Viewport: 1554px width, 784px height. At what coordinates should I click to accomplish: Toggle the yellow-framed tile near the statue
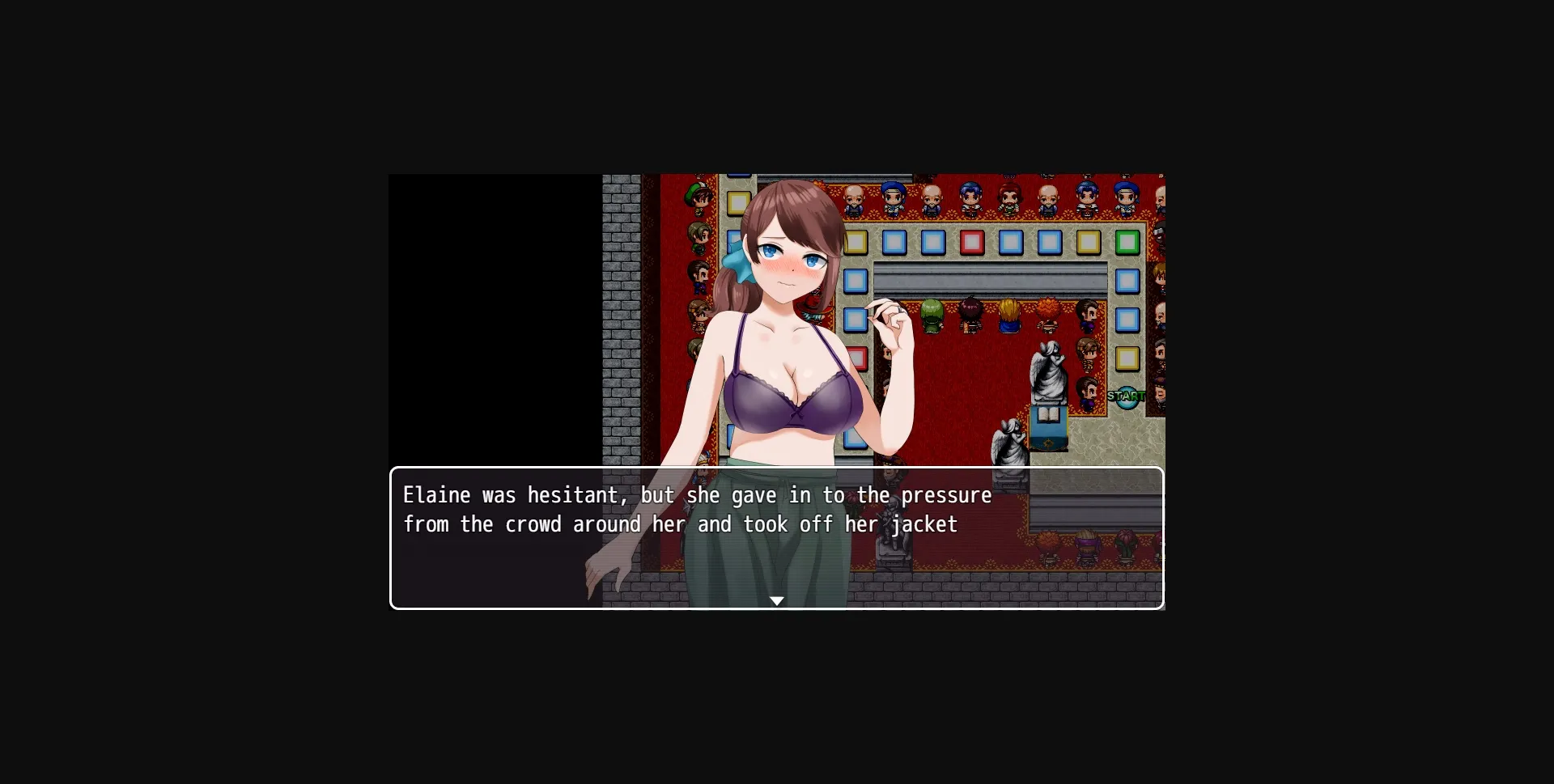1127,358
